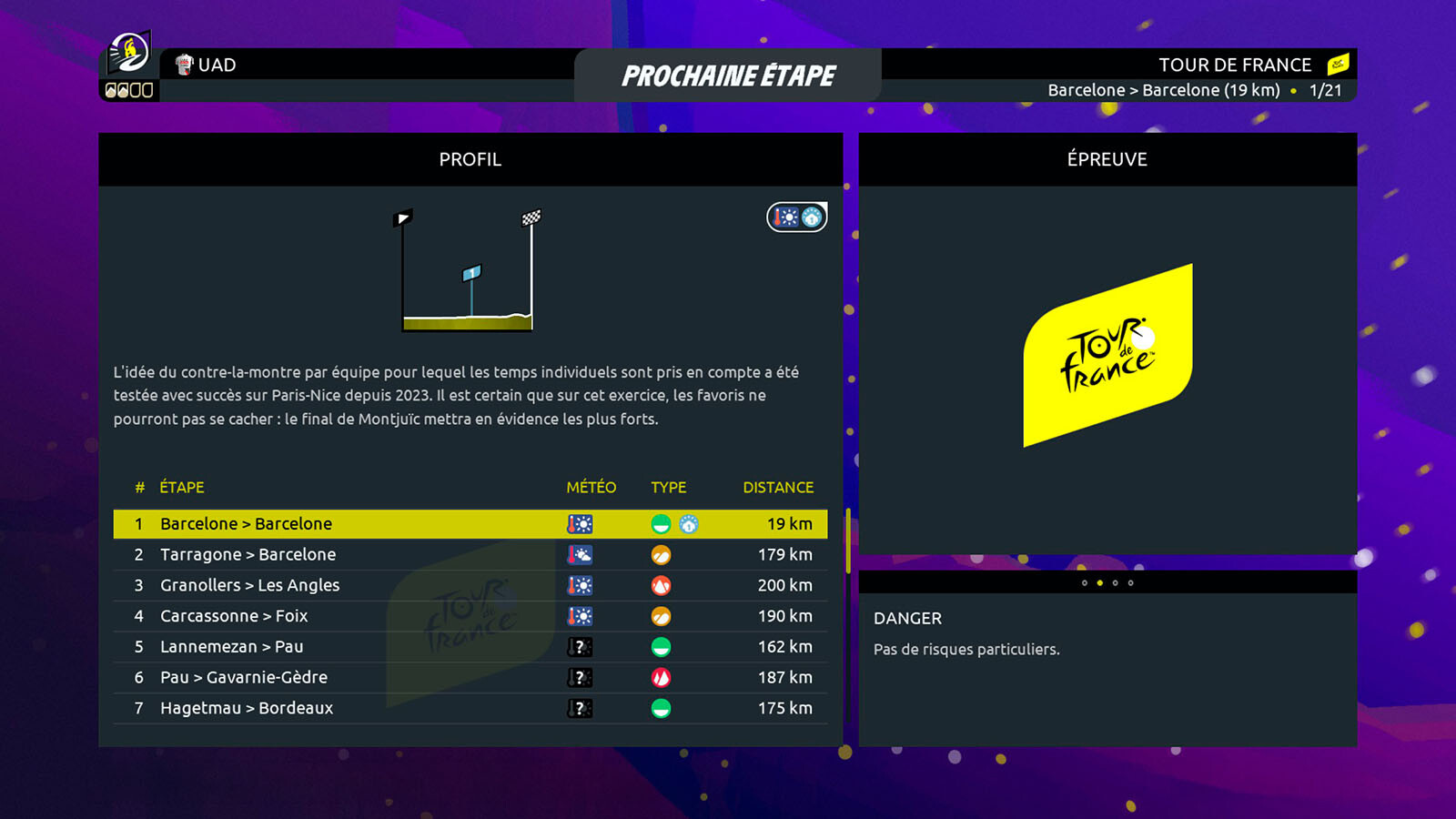Viewport: 1456px width, 819px height.
Task: Select stage 5 Lannemezan > Pau
Action: tap(470, 647)
